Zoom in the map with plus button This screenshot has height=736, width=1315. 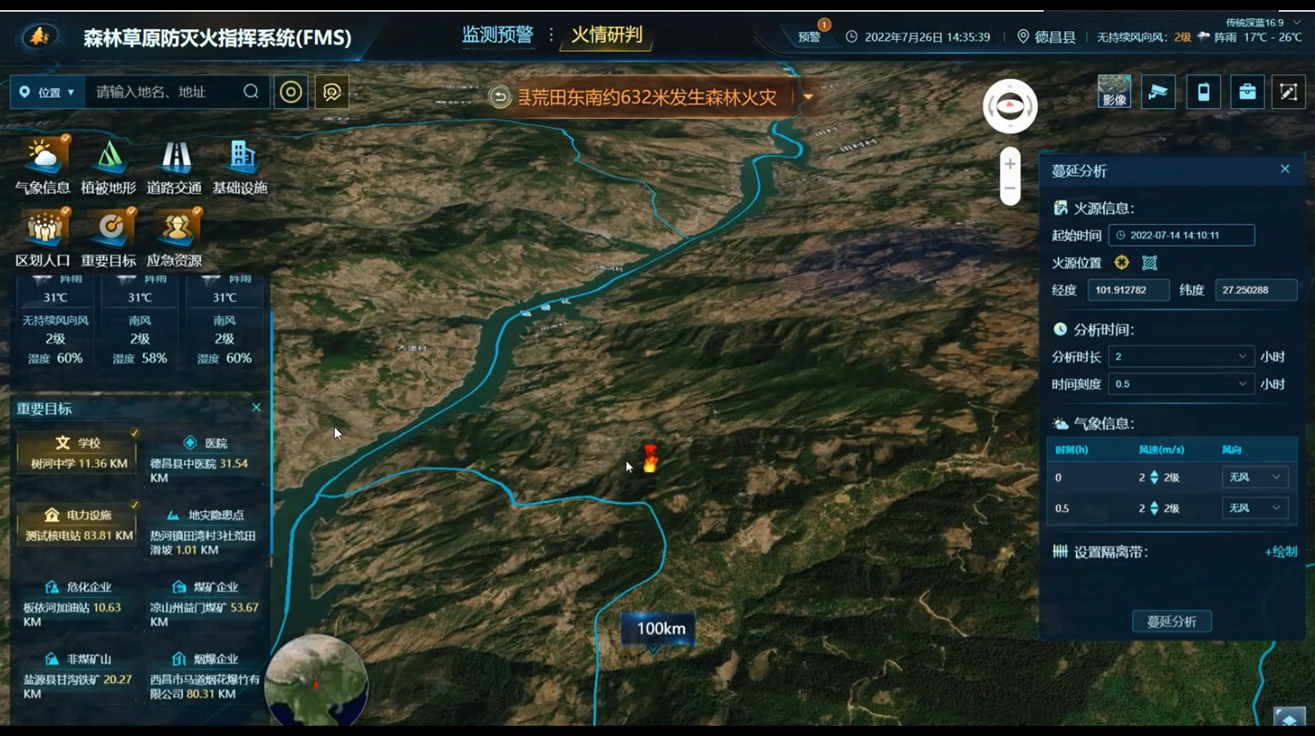tap(1010, 165)
